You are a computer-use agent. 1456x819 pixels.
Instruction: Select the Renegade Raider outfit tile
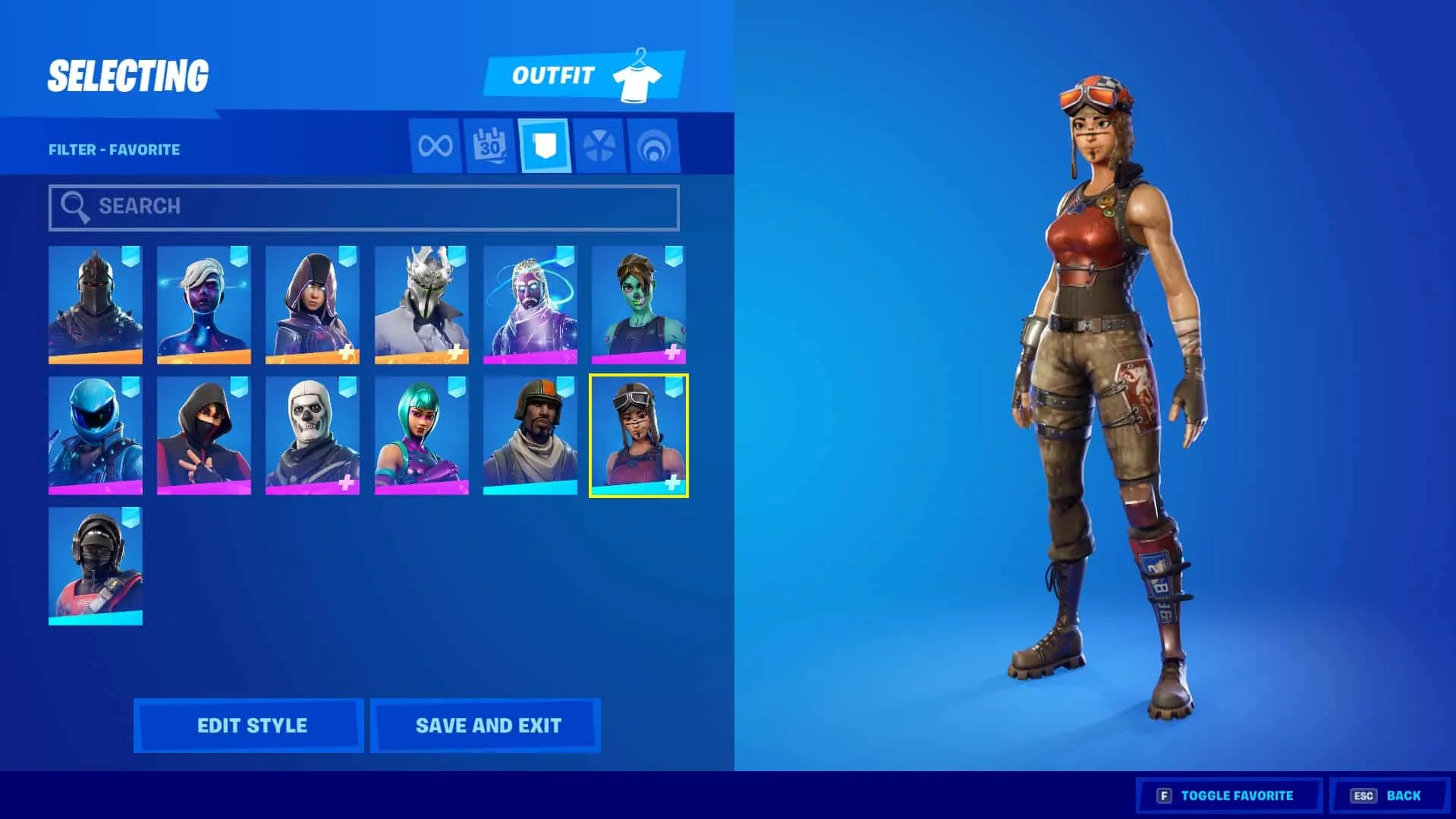[638, 435]
